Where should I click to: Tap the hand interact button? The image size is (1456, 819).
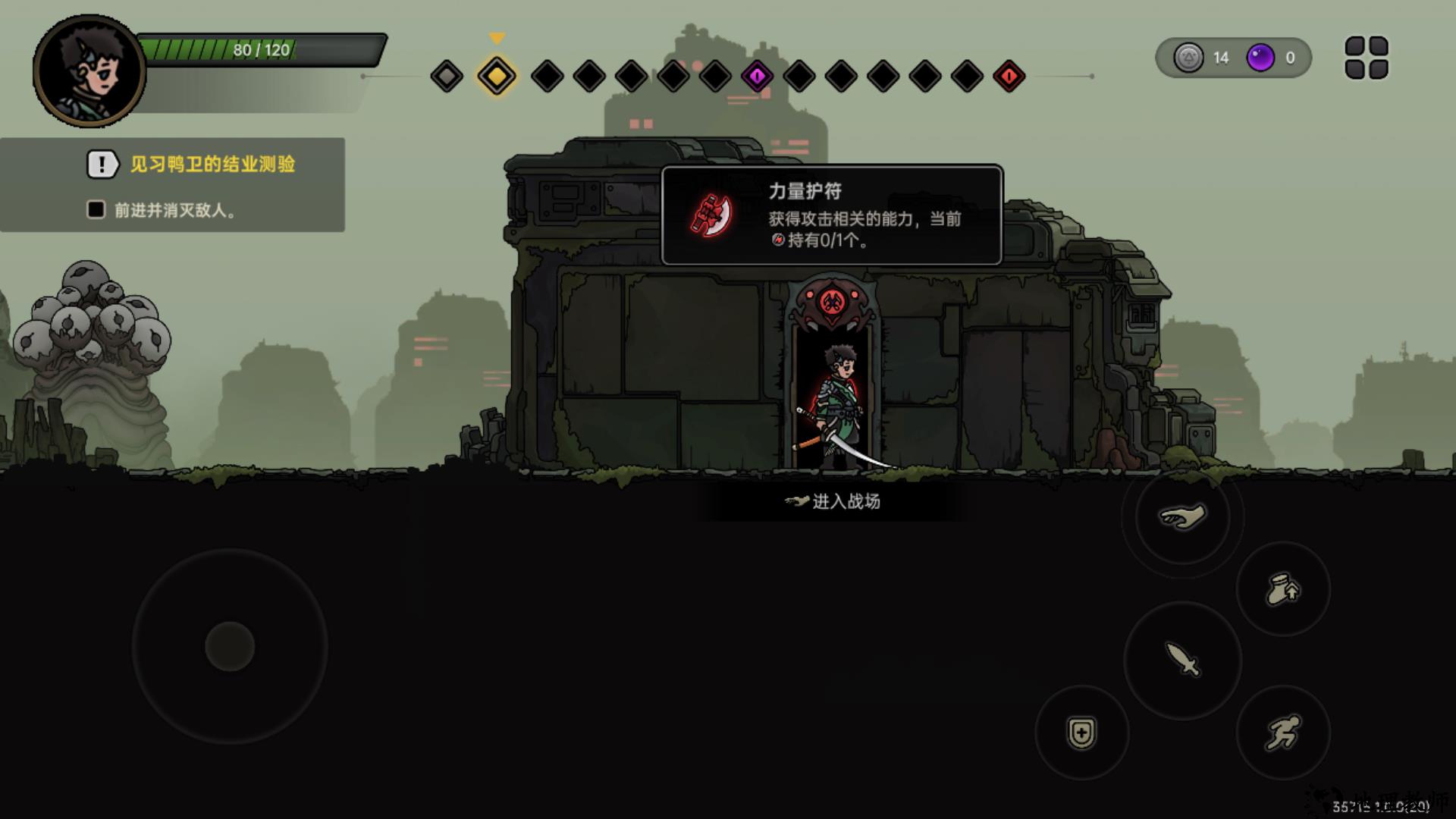1181,517
